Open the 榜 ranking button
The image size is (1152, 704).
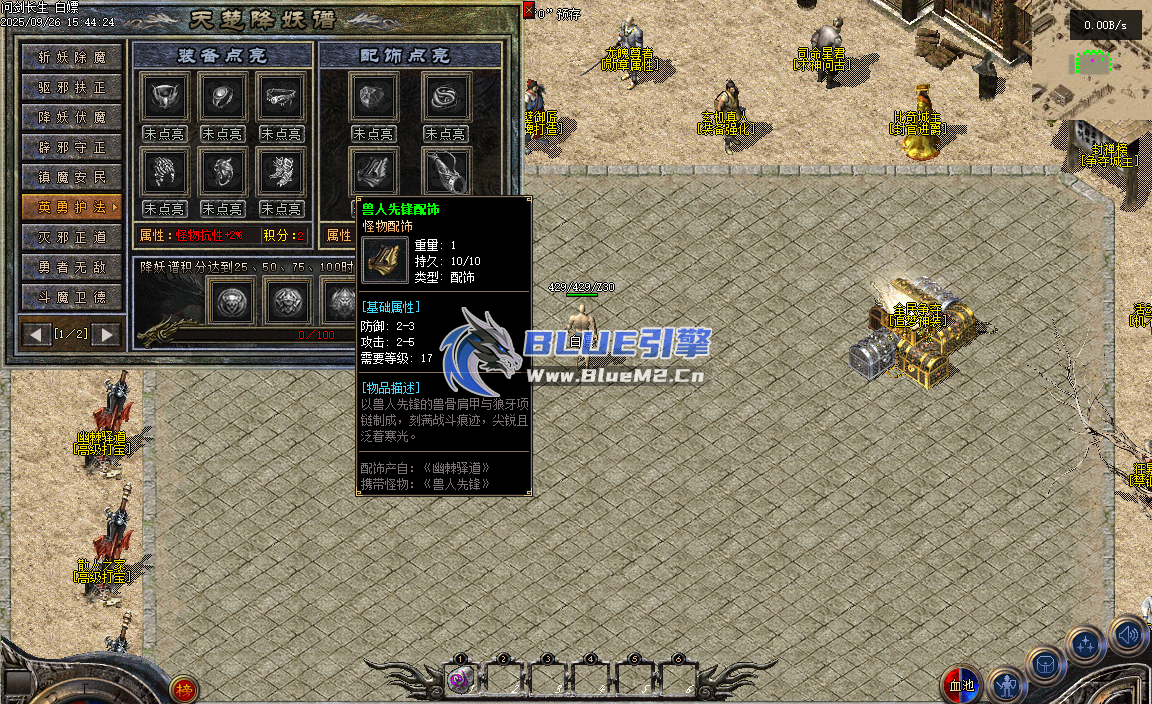183,689
